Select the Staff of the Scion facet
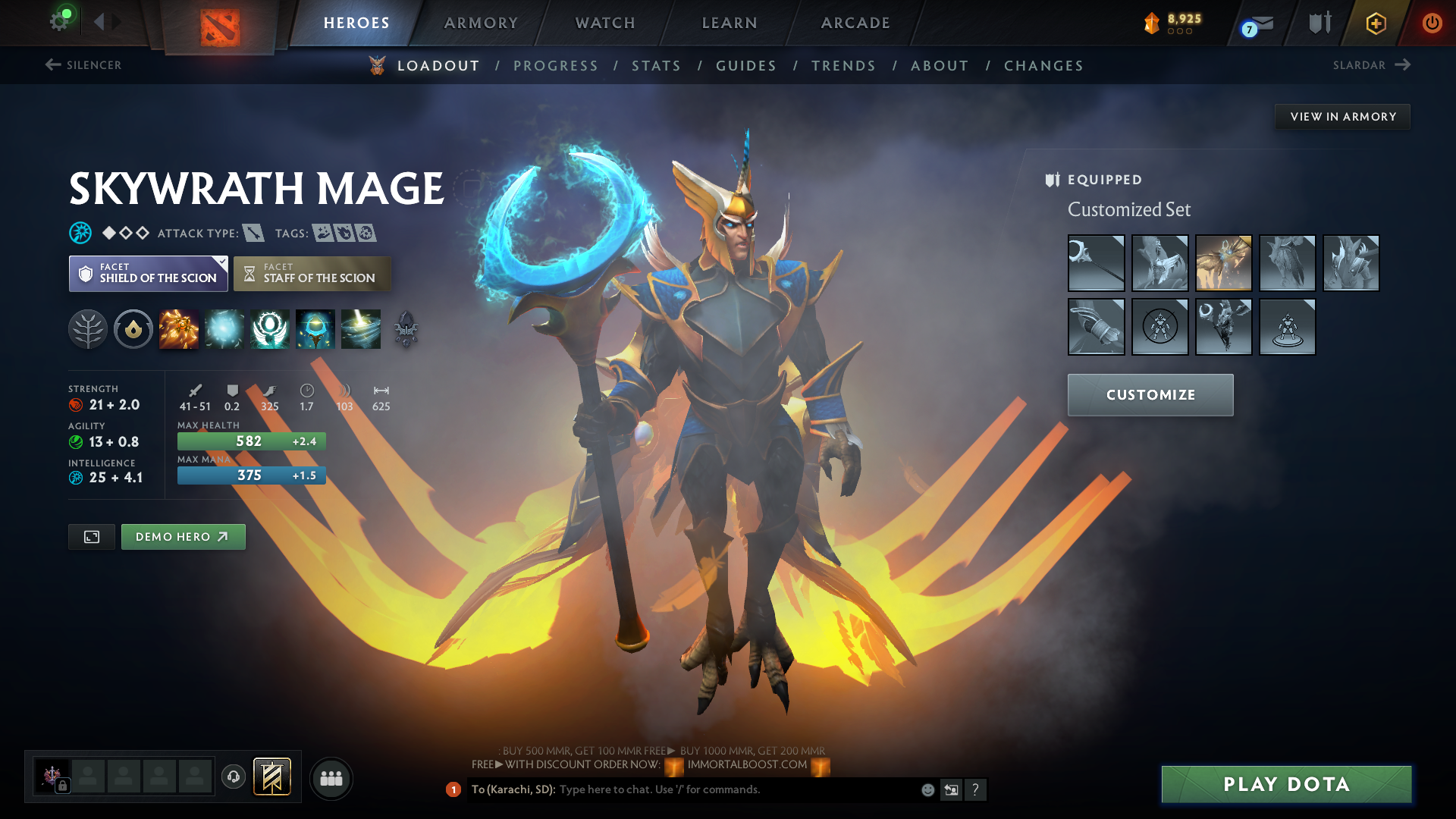 (x=312, y=274)
